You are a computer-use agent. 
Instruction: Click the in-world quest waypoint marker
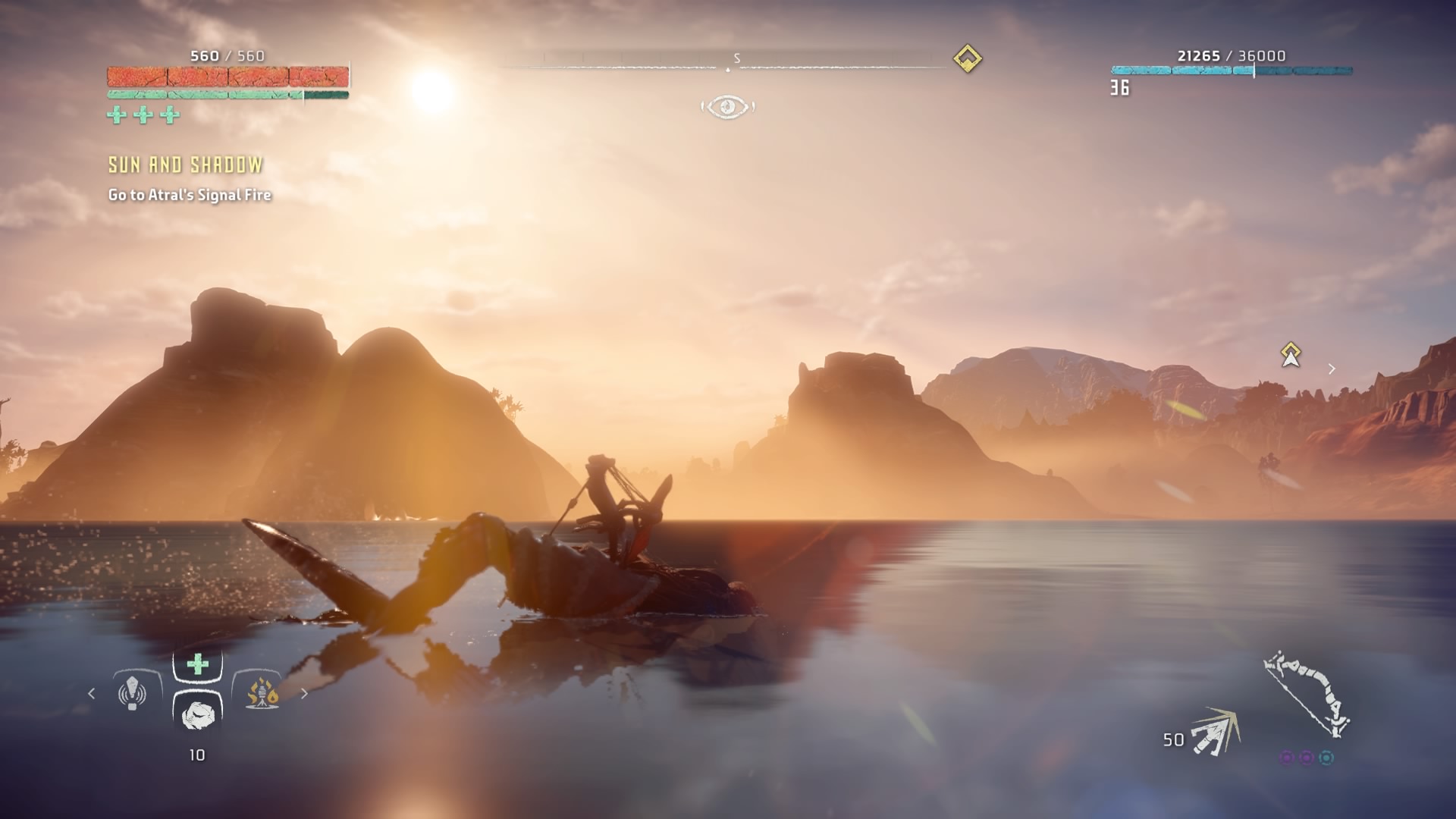[x=1291, y=354]
